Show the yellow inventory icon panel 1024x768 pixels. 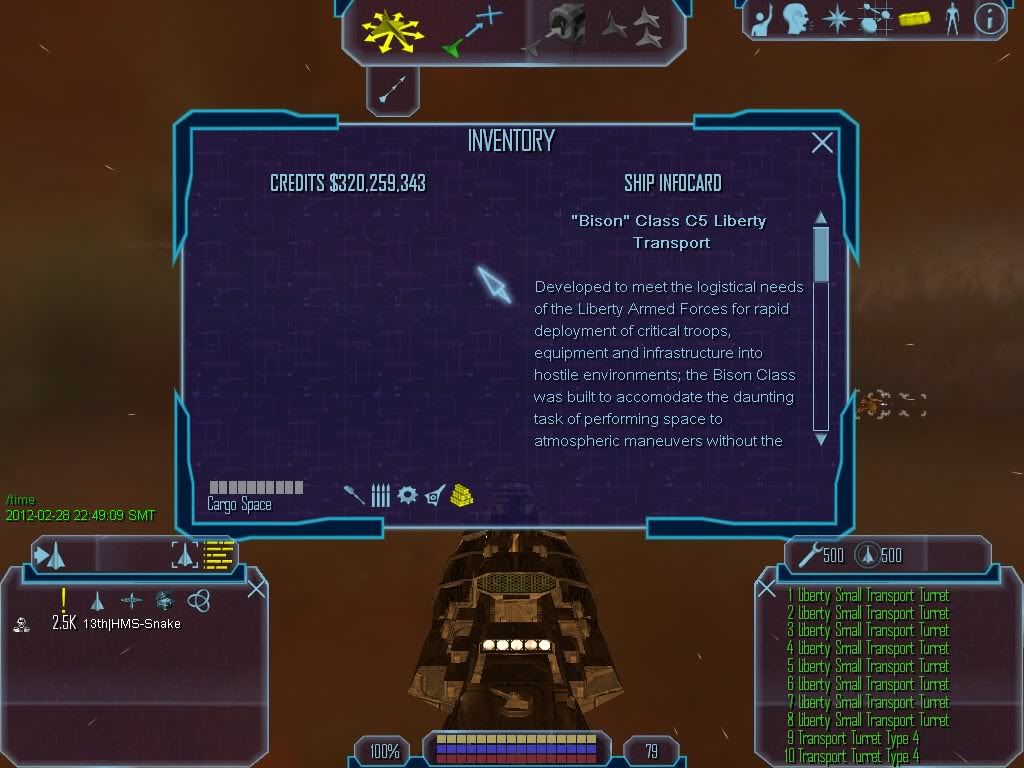point(914,18)
